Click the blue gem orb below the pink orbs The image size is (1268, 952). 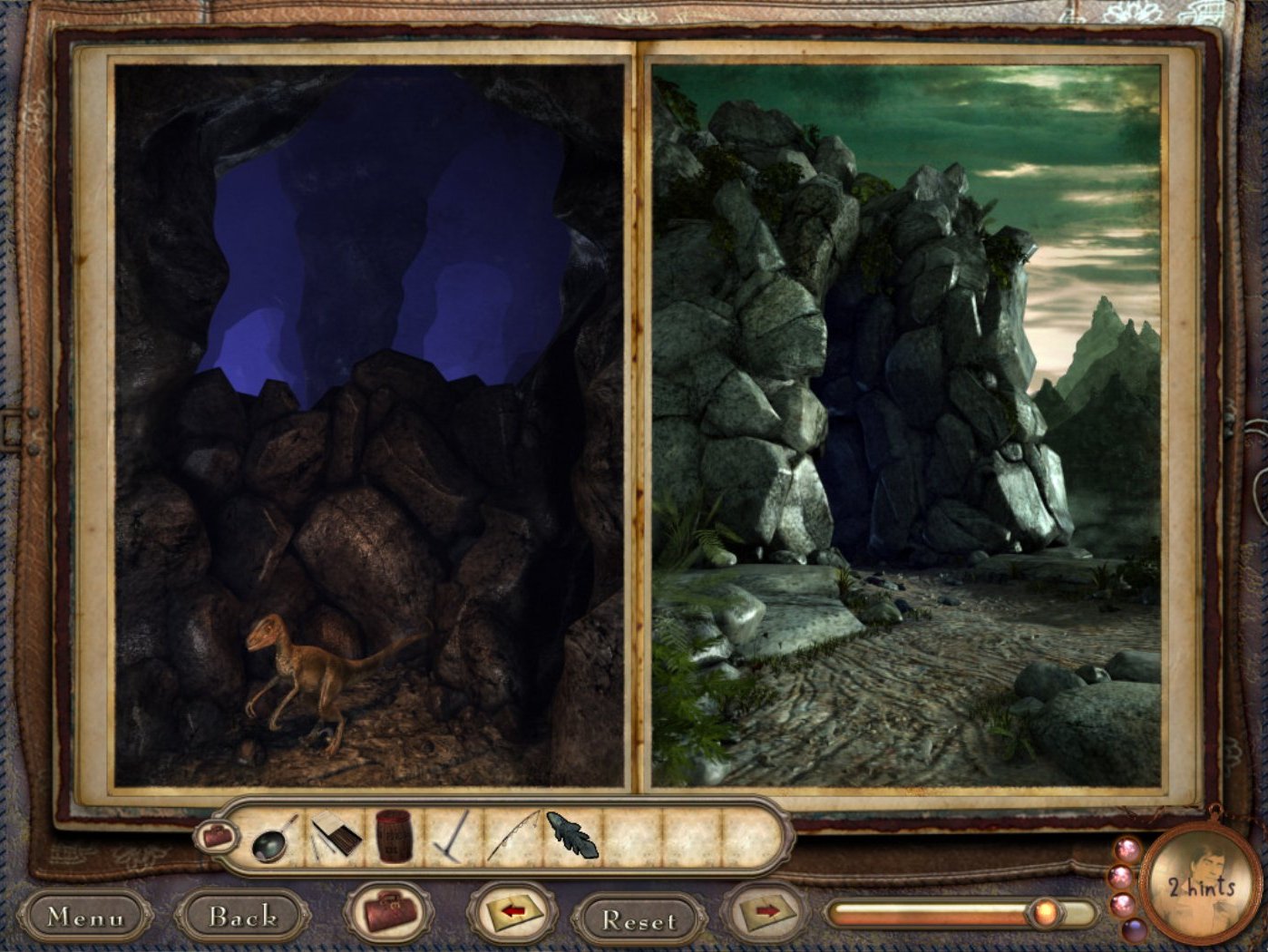click(x=1135, y=931)
